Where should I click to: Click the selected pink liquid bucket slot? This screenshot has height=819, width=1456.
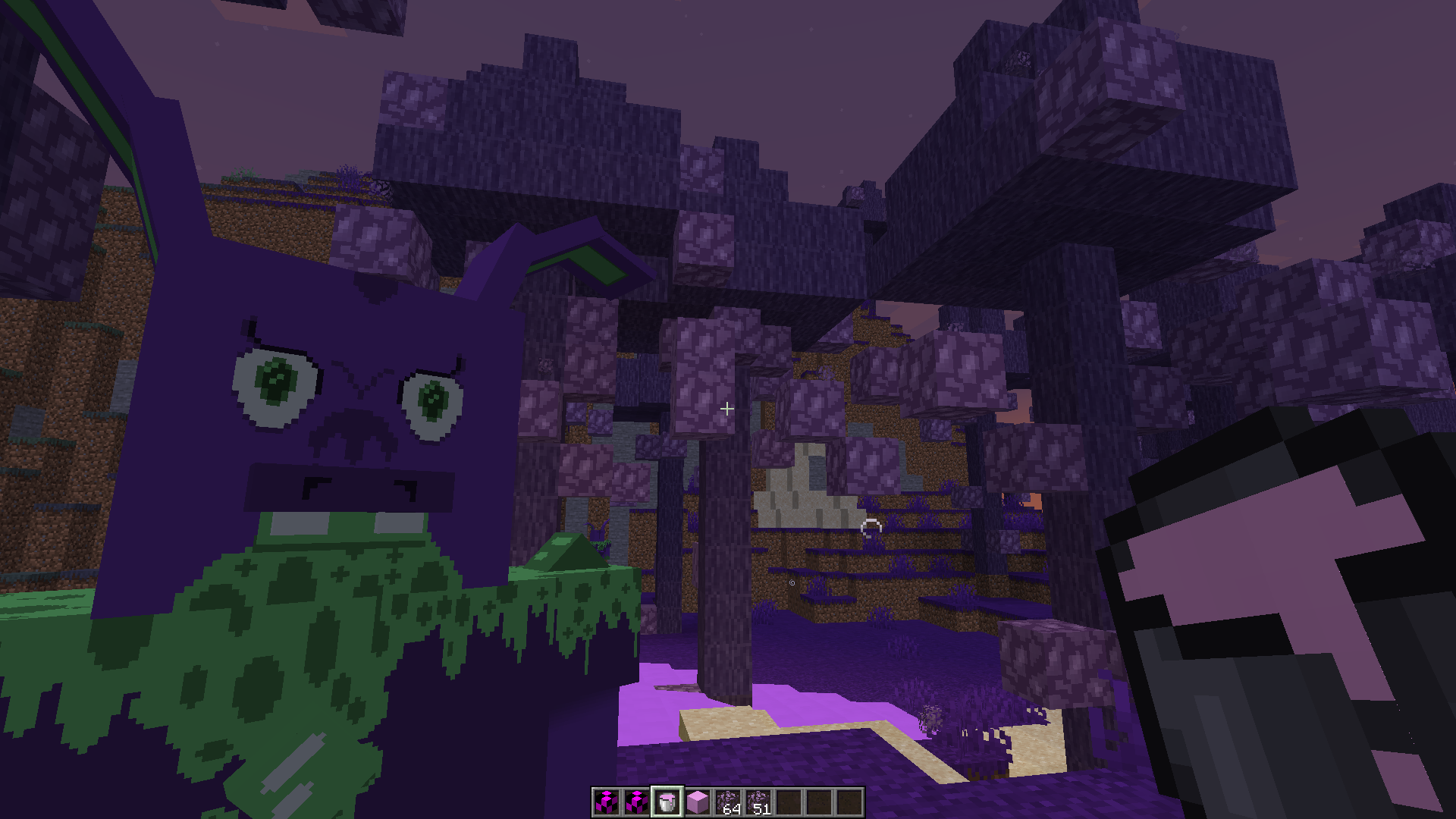point(667,802)
